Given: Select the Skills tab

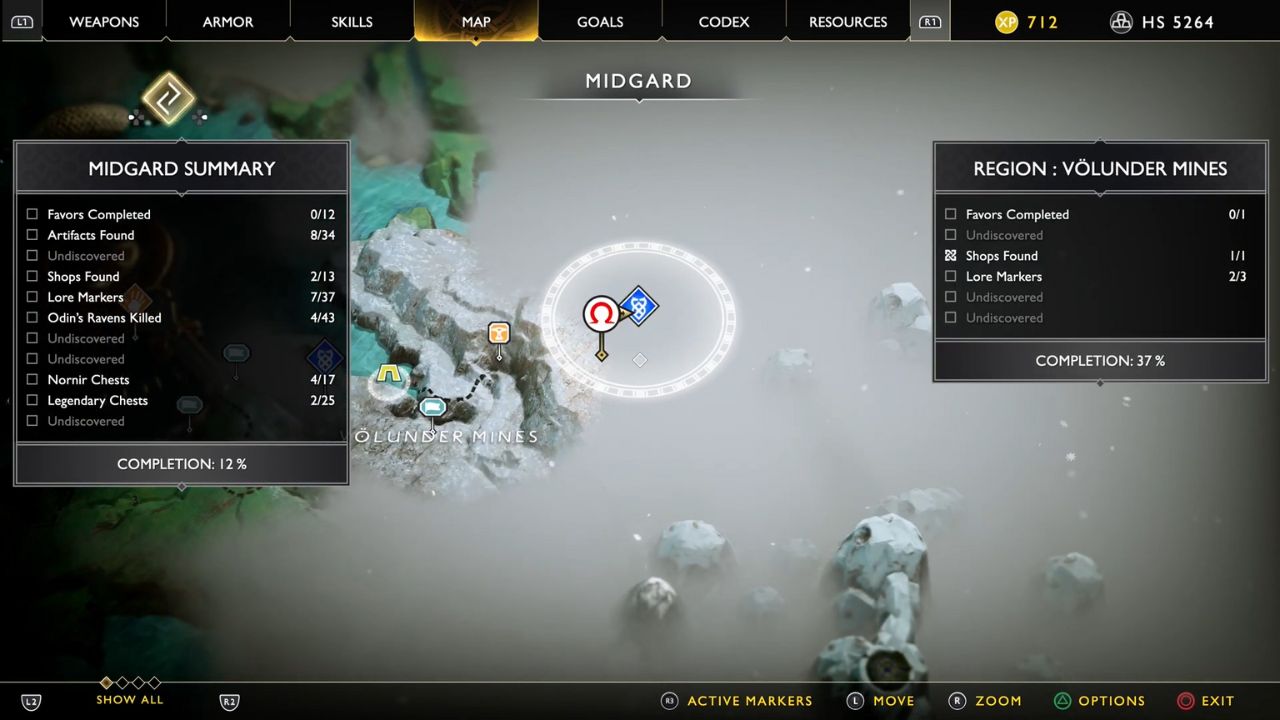Looking at the screenshot, I should click(x=352, y=22).
